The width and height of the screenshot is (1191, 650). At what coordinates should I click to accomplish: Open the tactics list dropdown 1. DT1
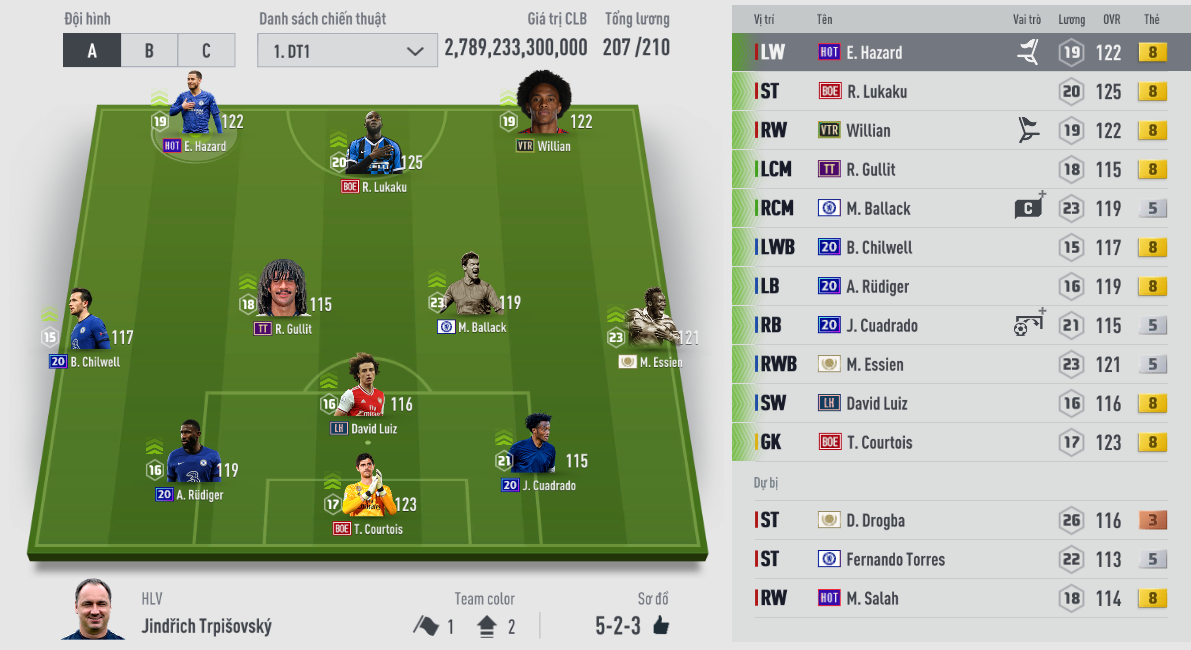coord(347,50)
